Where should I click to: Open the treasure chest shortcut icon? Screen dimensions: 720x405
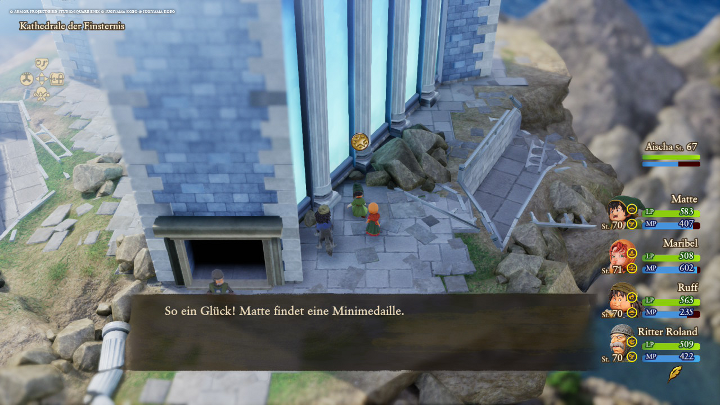tap(57, 78)
